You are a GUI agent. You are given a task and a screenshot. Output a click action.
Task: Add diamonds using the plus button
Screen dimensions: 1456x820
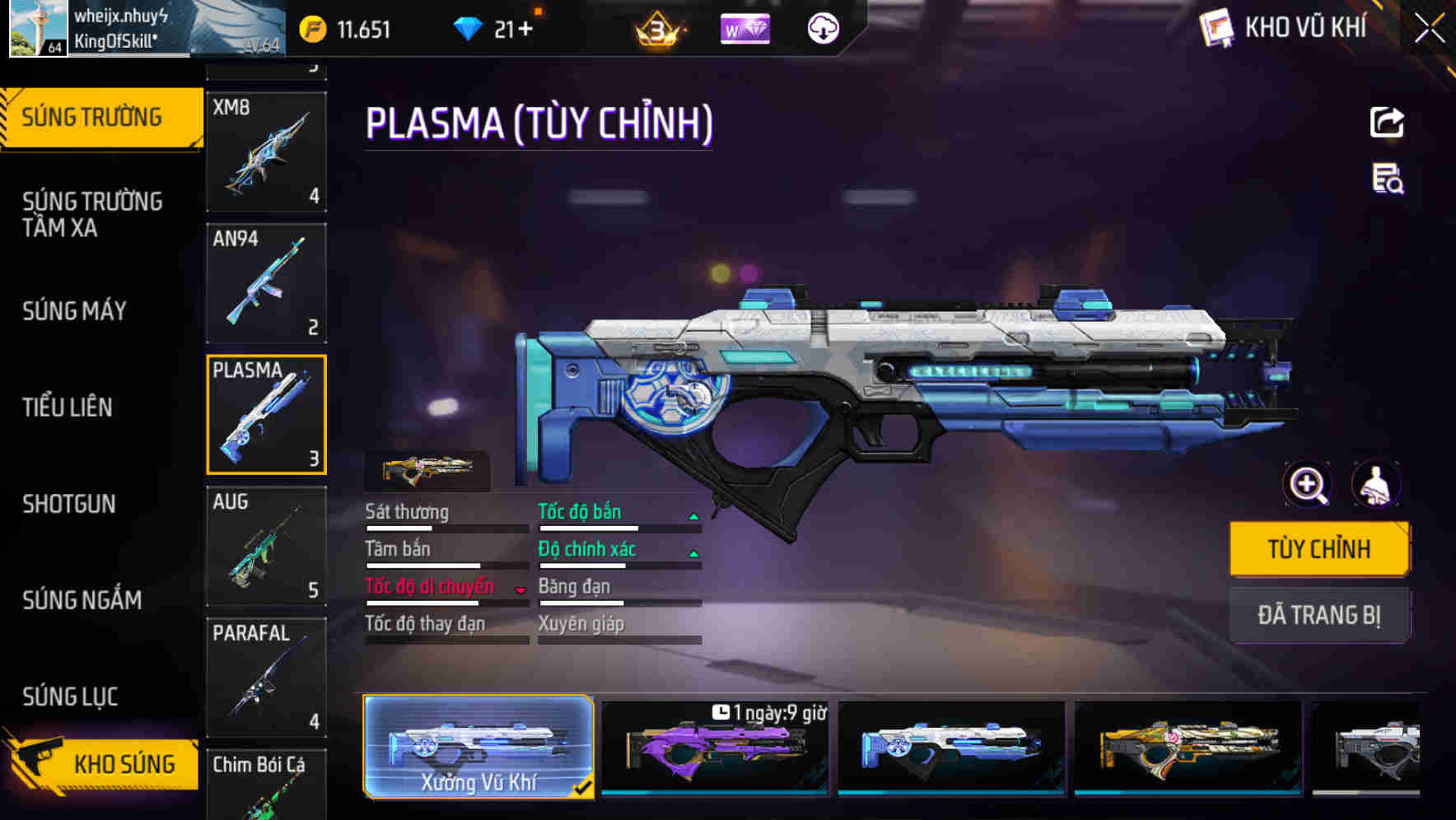point(524,30)
